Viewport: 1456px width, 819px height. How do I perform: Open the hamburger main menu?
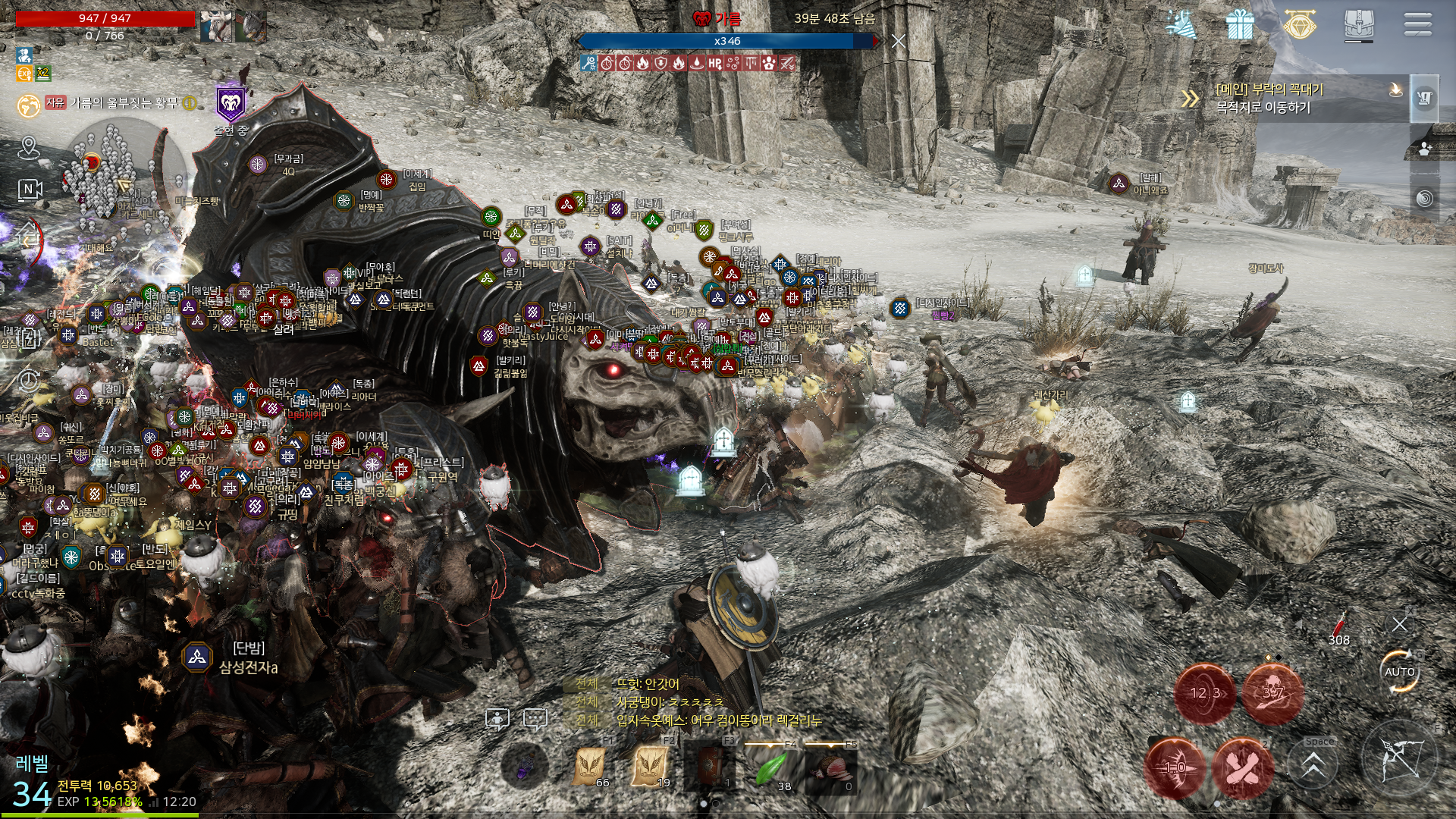[1417, 24]
